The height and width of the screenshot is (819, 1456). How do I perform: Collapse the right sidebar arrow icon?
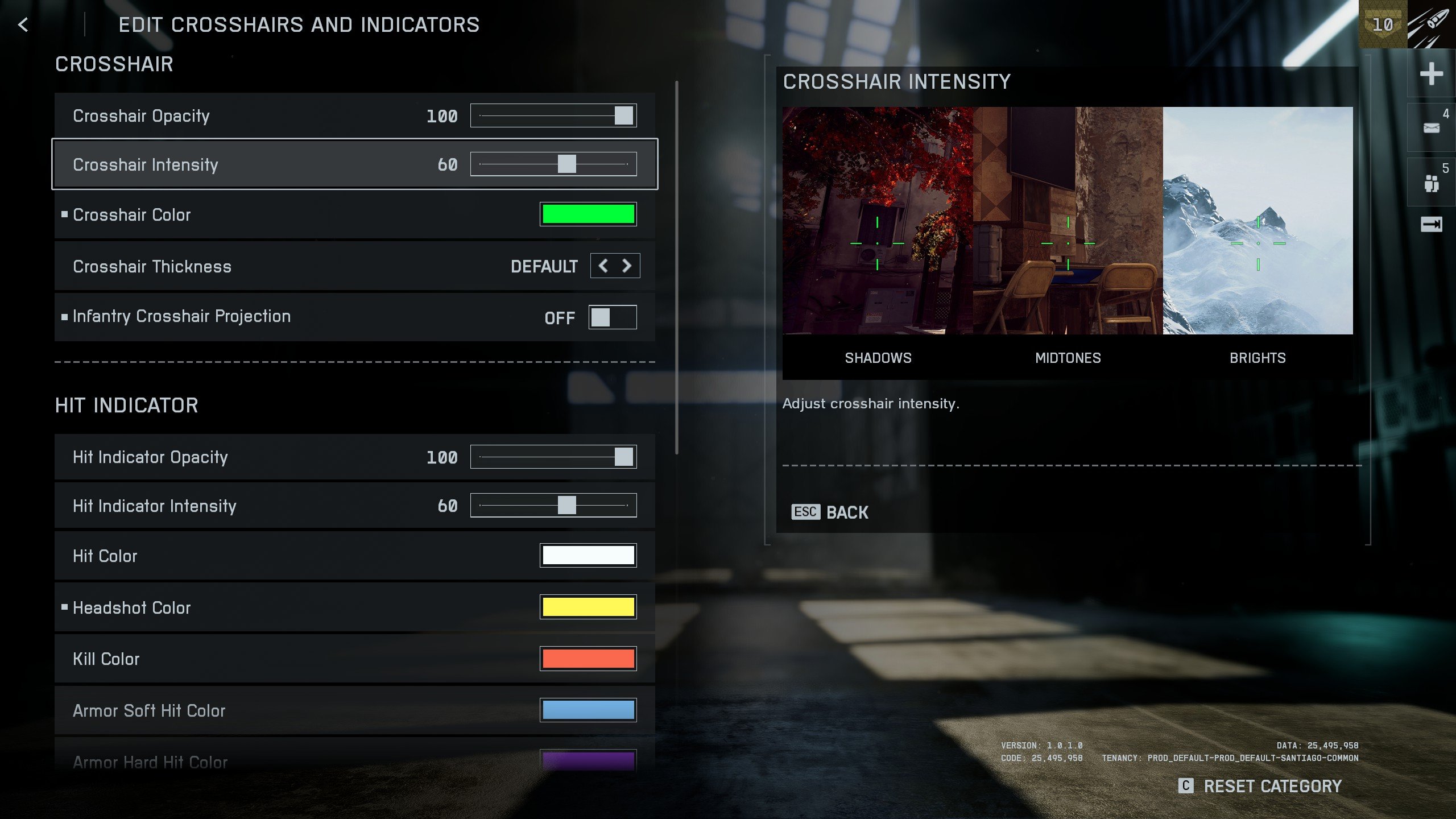(1431, 225)
